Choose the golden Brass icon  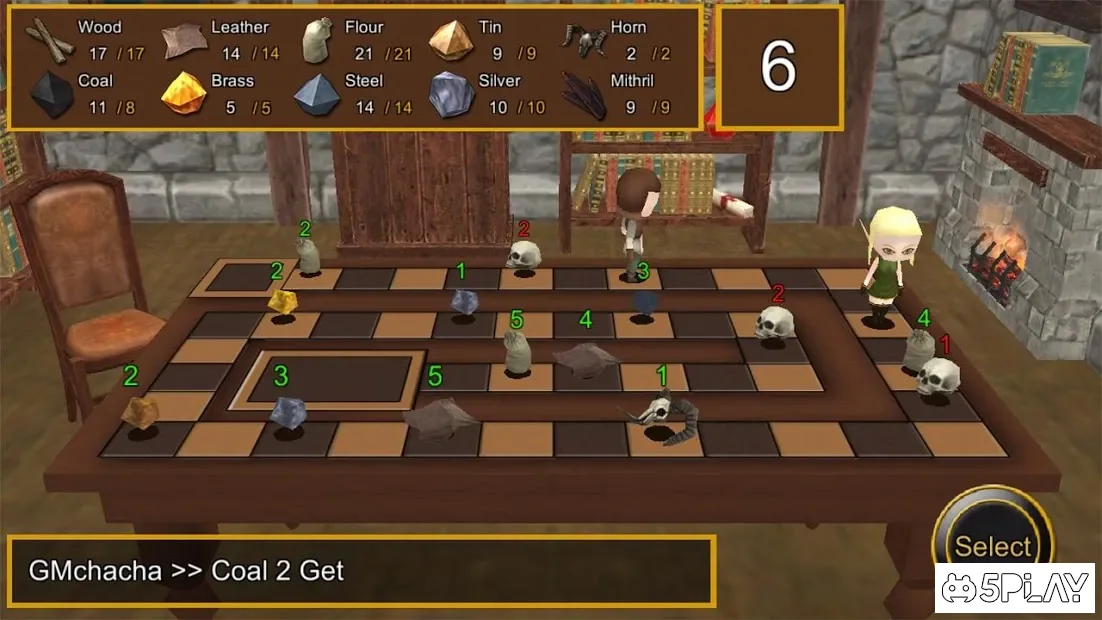pos(183,94)
